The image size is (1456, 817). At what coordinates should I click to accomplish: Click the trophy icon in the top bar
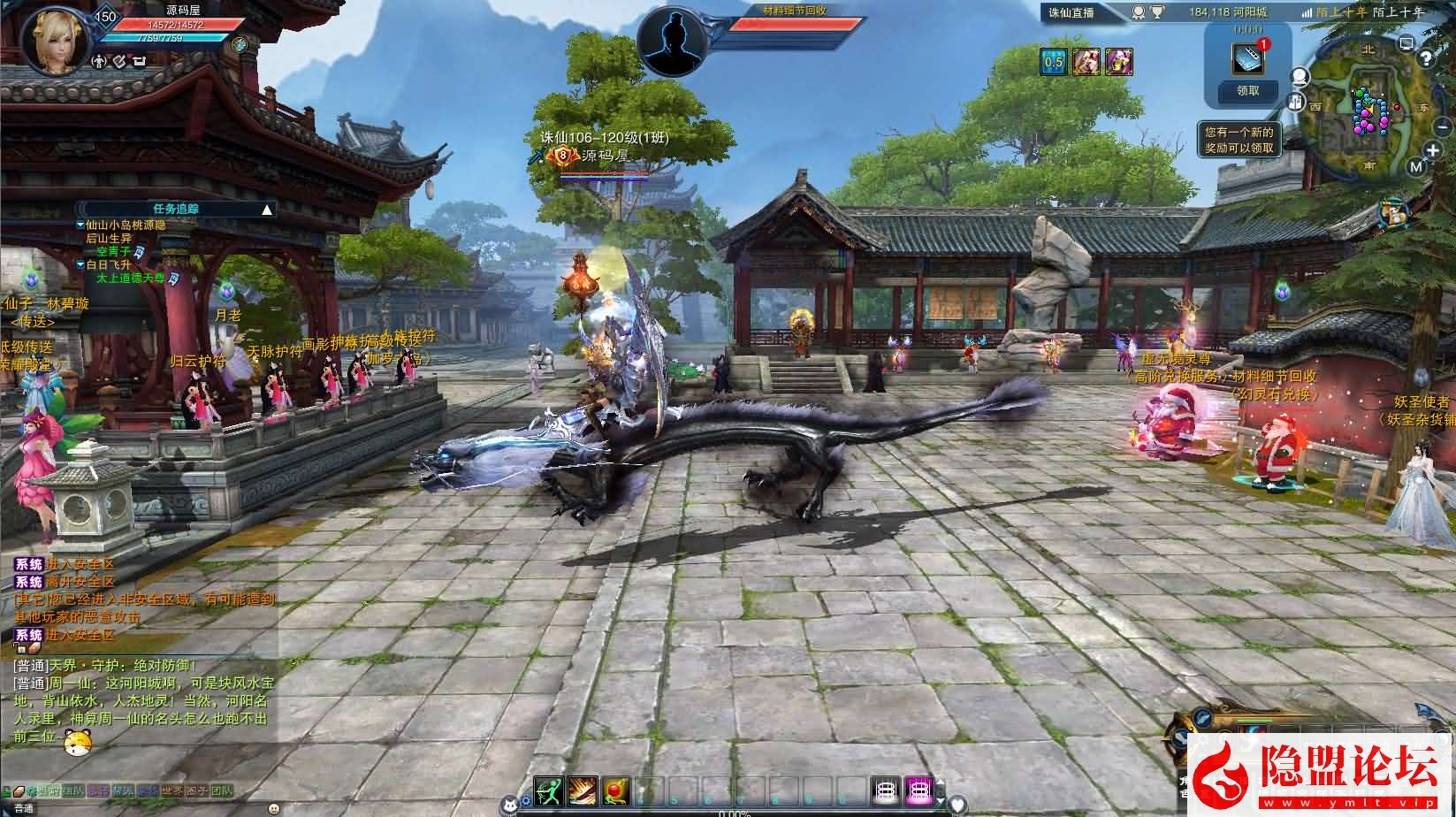click(x=1156, y=12)
